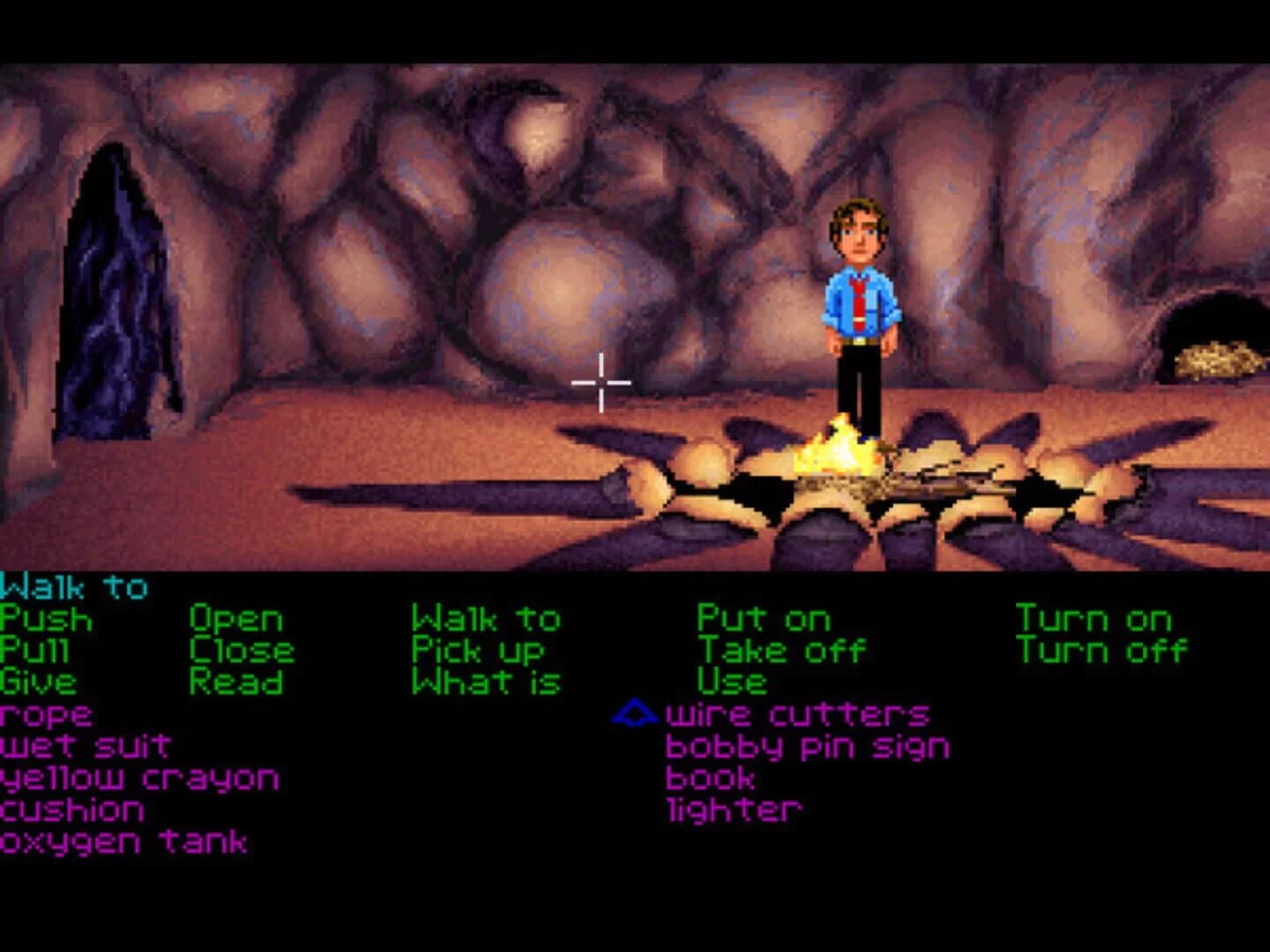This screenshot has width=1270, height=952.
Task: Select the "Walk to" verb
Action: [486, 618]
